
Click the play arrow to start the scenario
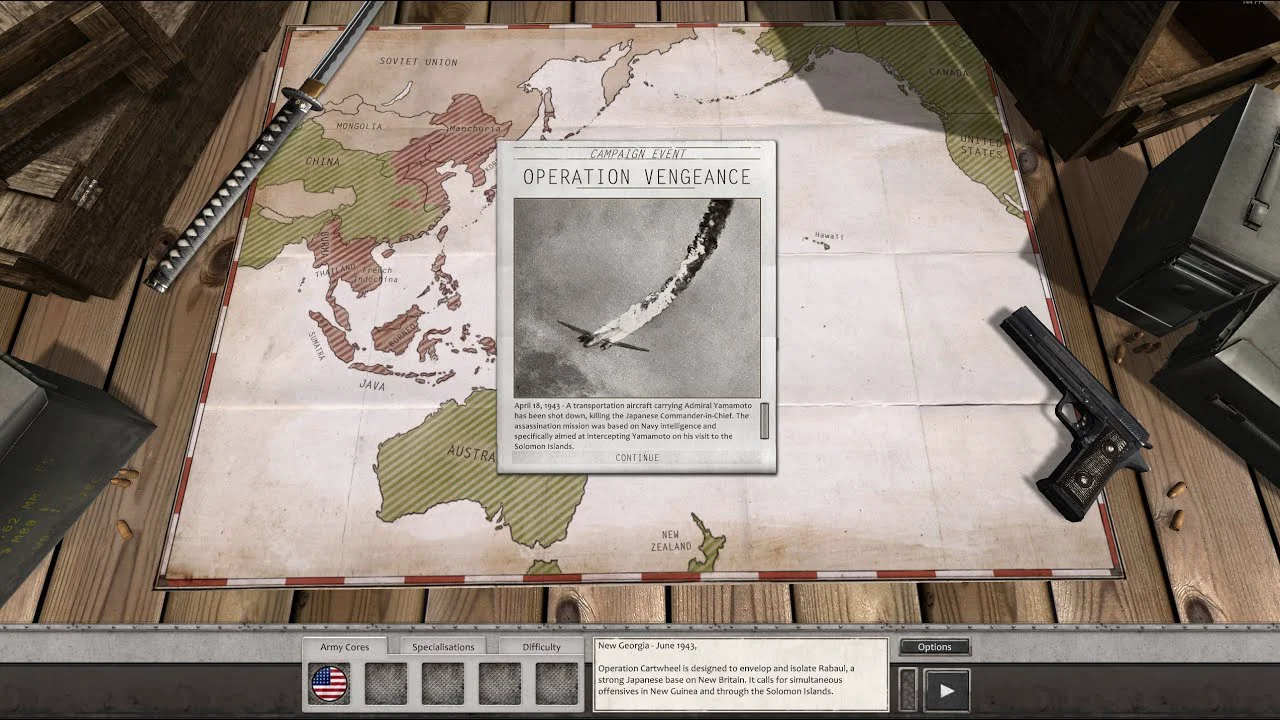coord(946,689)
